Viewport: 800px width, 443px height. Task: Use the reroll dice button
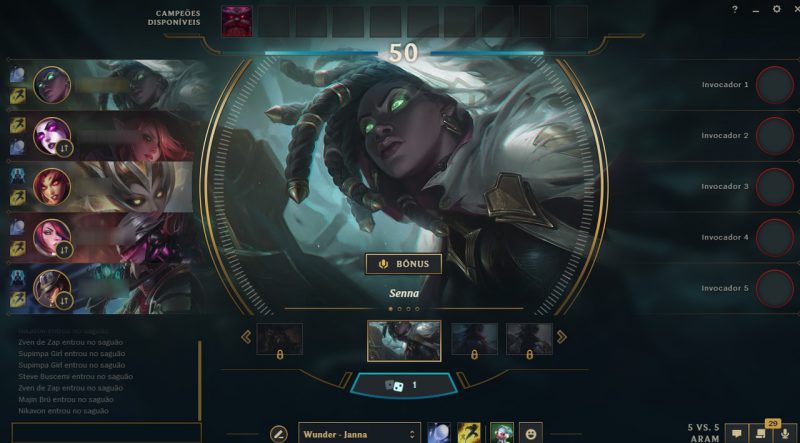(403, 384)
